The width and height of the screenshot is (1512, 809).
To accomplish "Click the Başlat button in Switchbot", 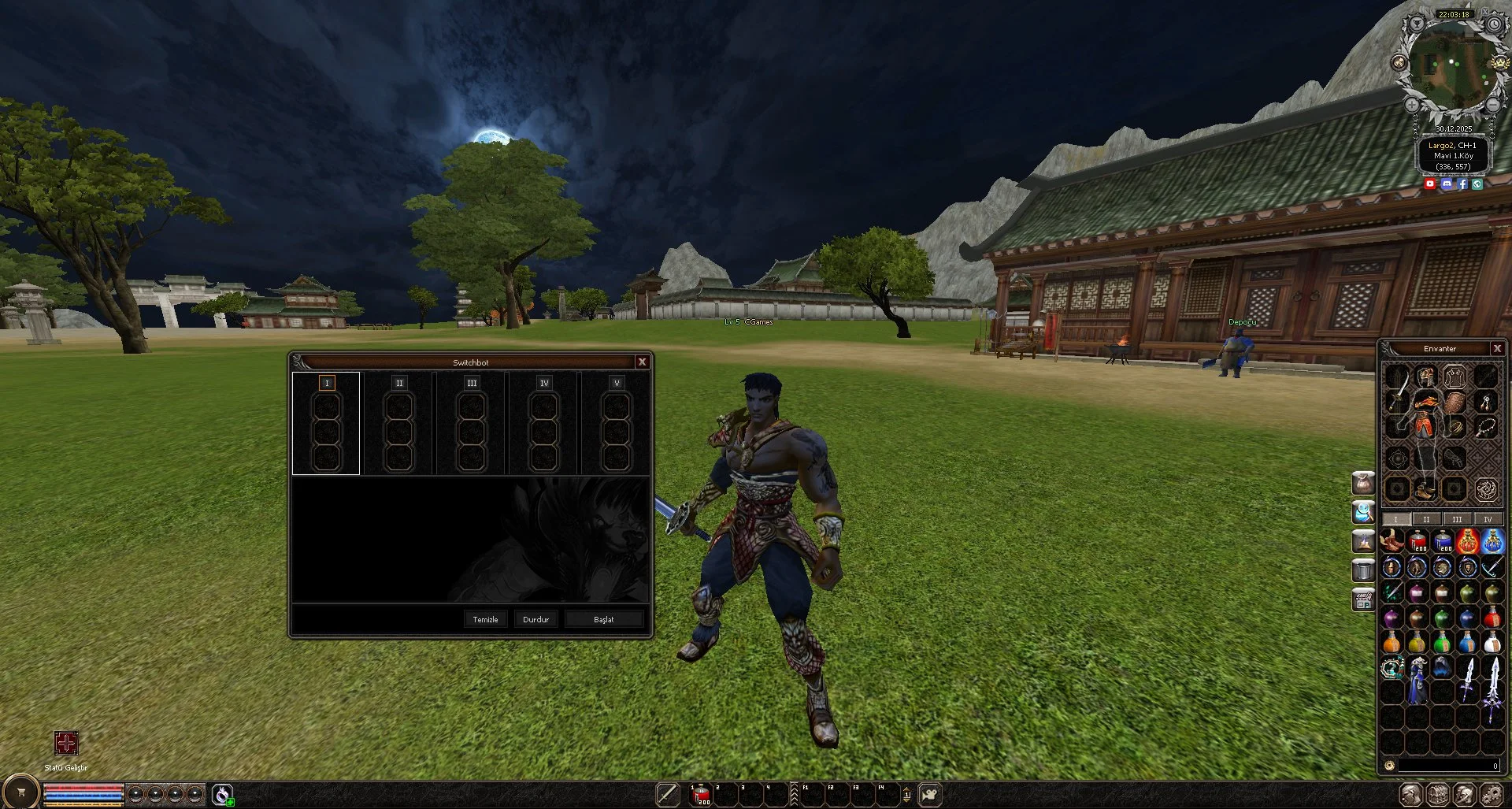I will pyautogui.click(x=603, y=619).
